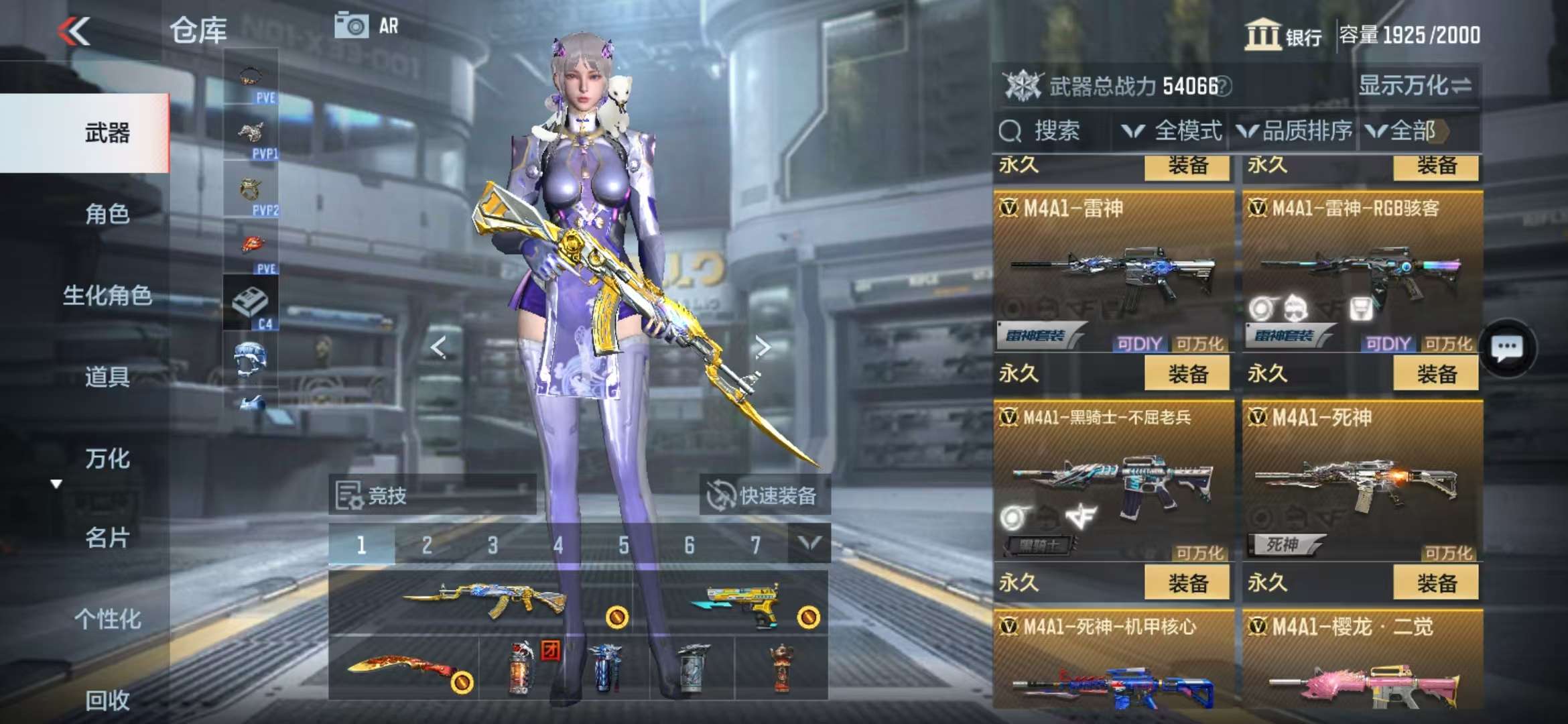Show the 名片 name card tab
Screen dimensions: 1568x724
(107, 538)
